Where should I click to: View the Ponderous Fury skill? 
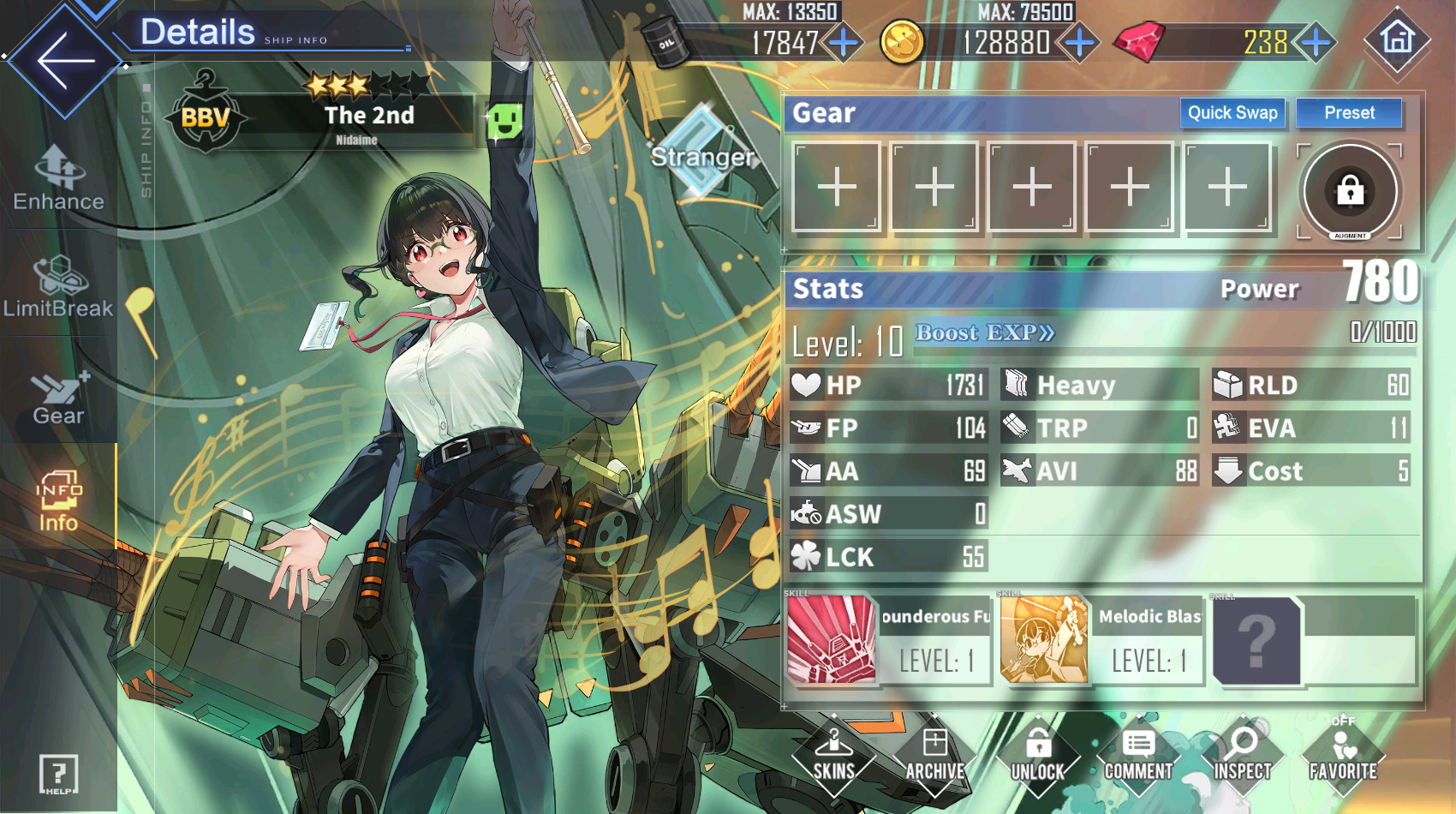(888, 640)
